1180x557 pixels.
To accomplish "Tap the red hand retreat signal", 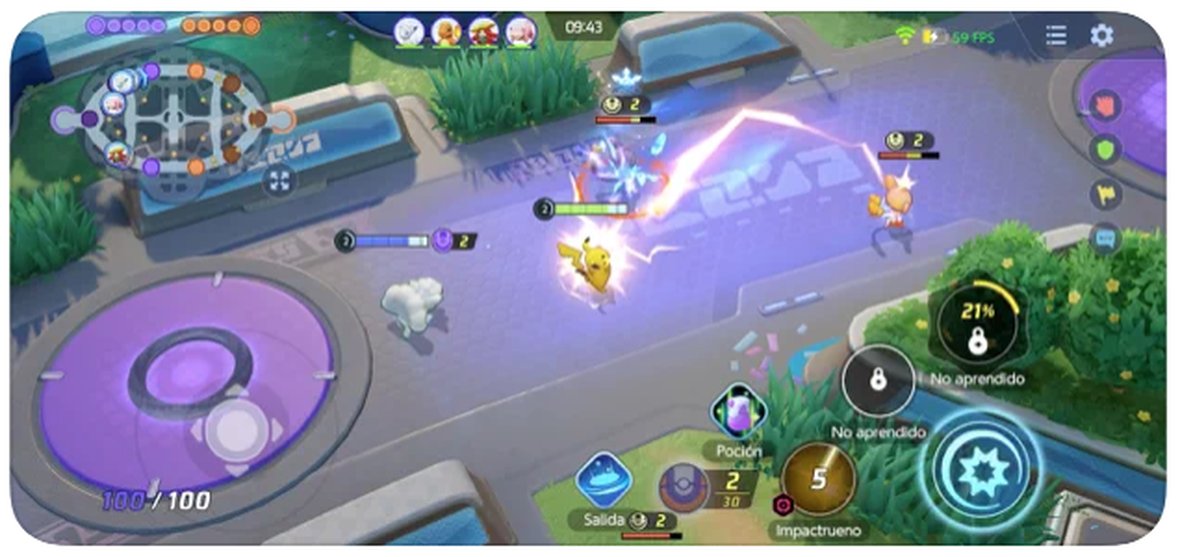I will (1106, 106).
